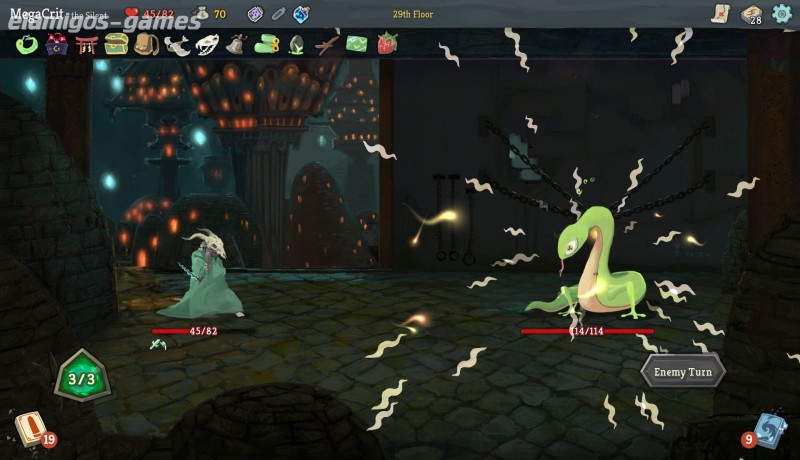Inspect the red Torii gate relic
The height and width of the screenshot is (460, 800).
(86, 45)
